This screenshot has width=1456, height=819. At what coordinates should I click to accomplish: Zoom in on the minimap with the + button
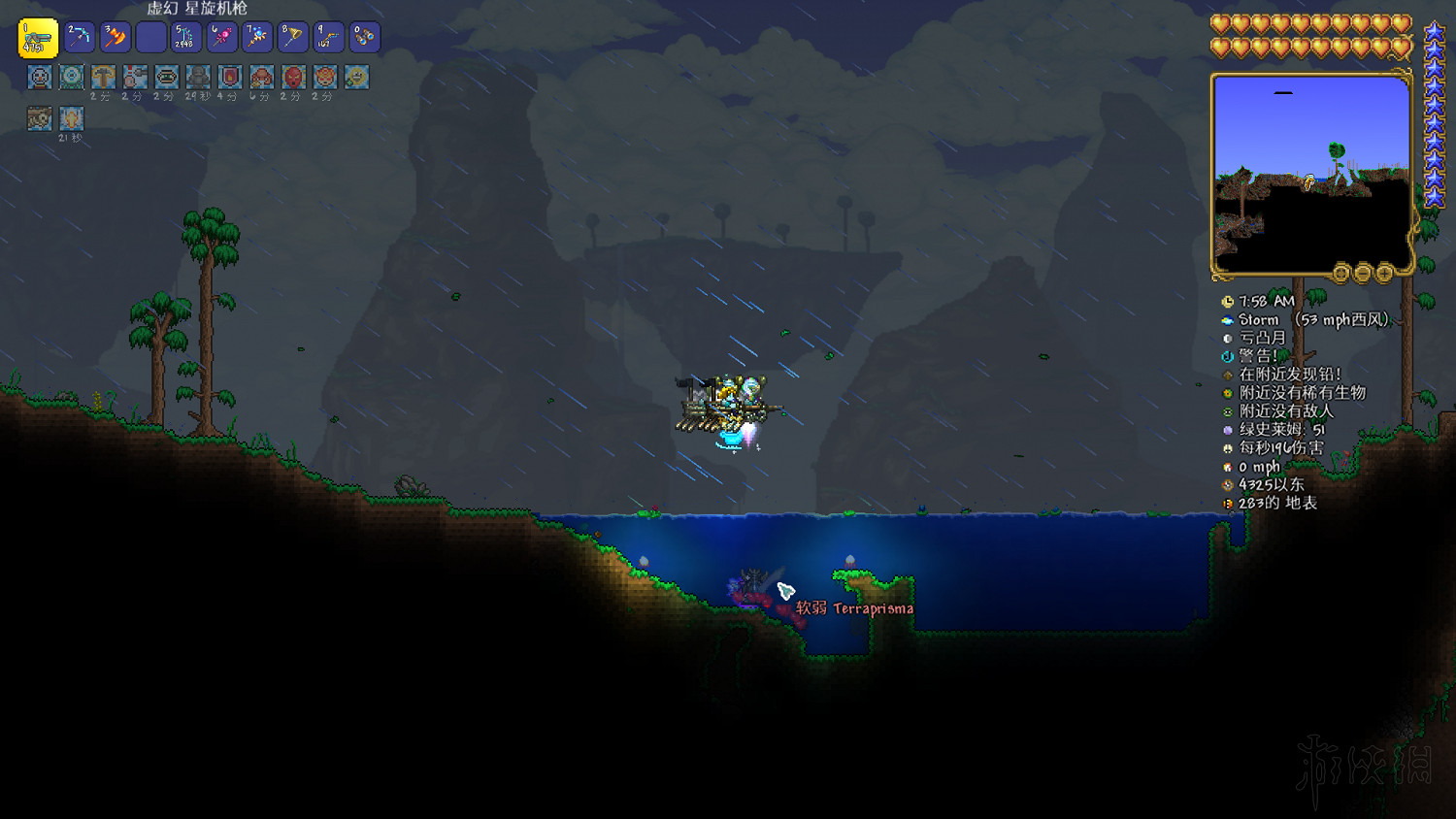[x=1383, y=274]
